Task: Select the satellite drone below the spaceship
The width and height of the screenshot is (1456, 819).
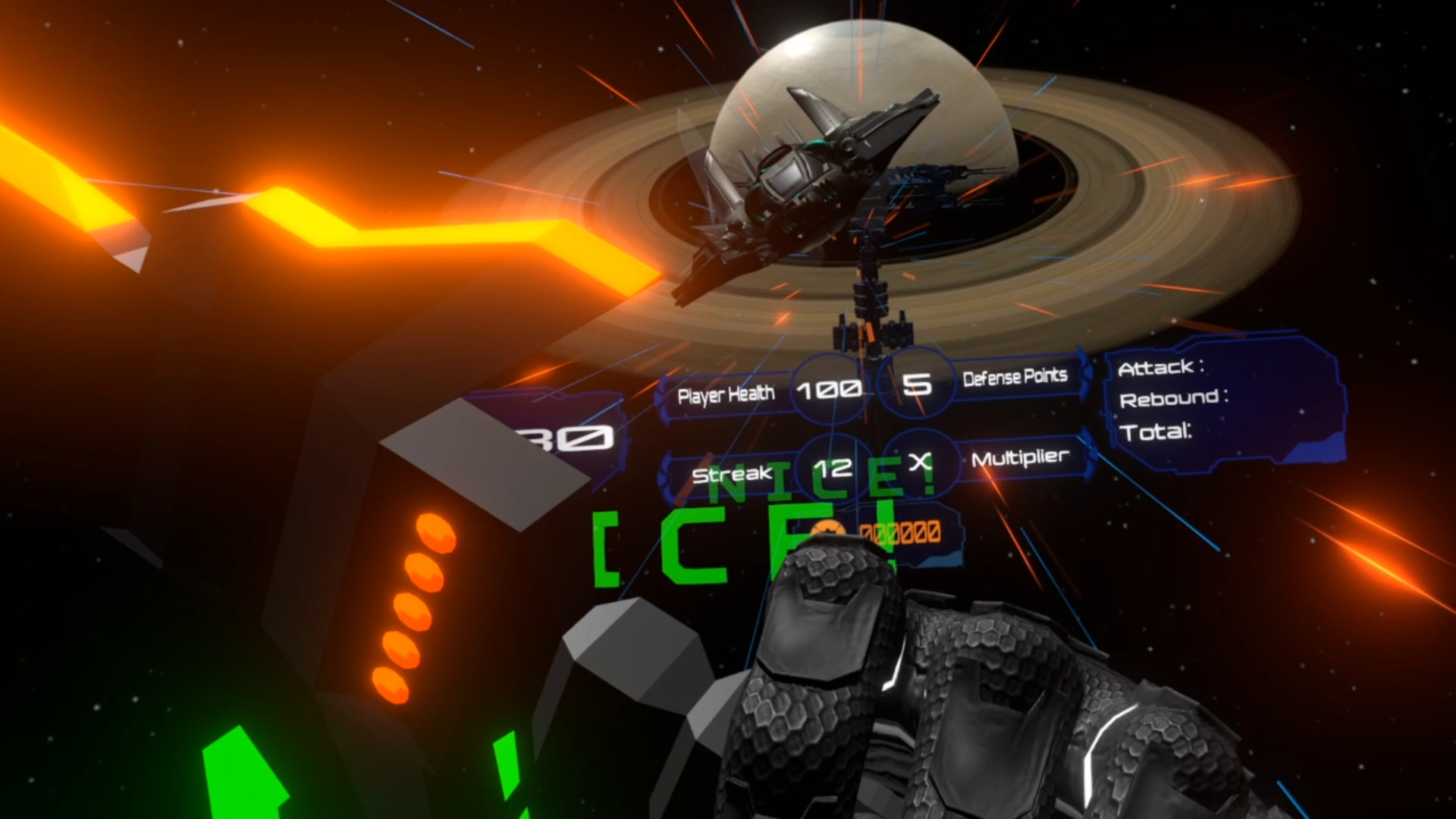Action: coord(872,318)
